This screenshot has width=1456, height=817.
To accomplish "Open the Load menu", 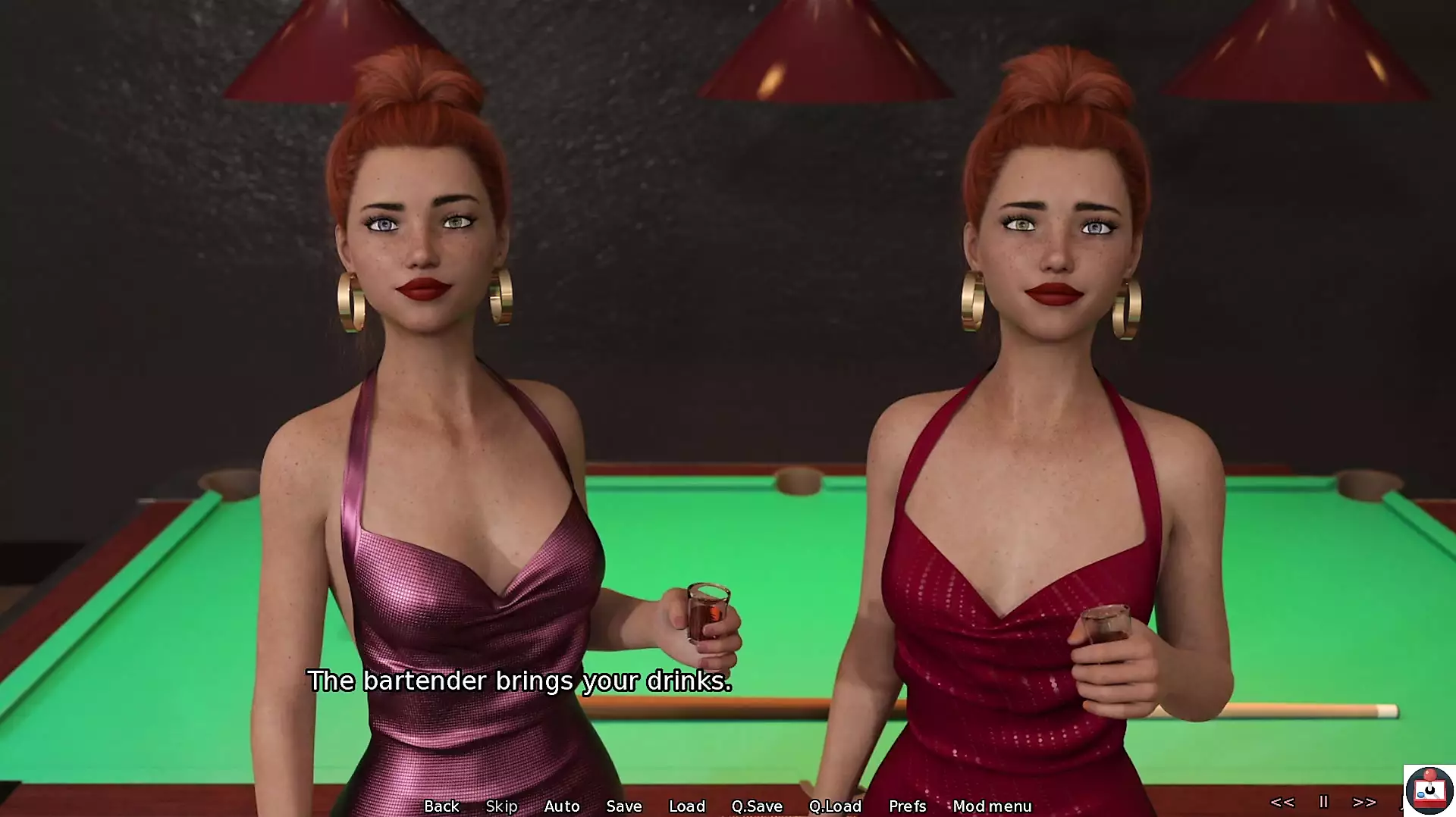I will coord(687,806).
